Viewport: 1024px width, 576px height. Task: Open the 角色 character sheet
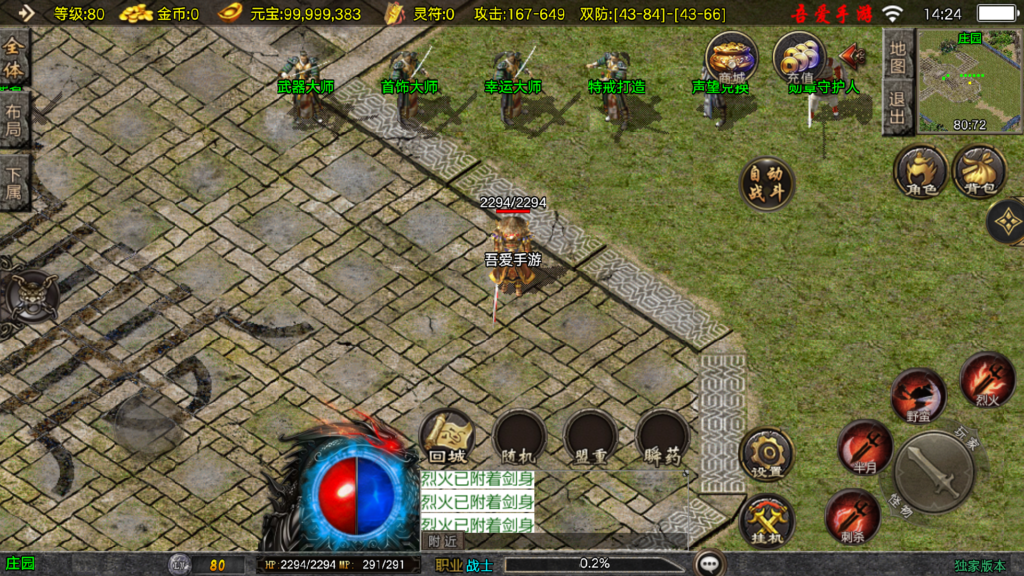point(920,171)
